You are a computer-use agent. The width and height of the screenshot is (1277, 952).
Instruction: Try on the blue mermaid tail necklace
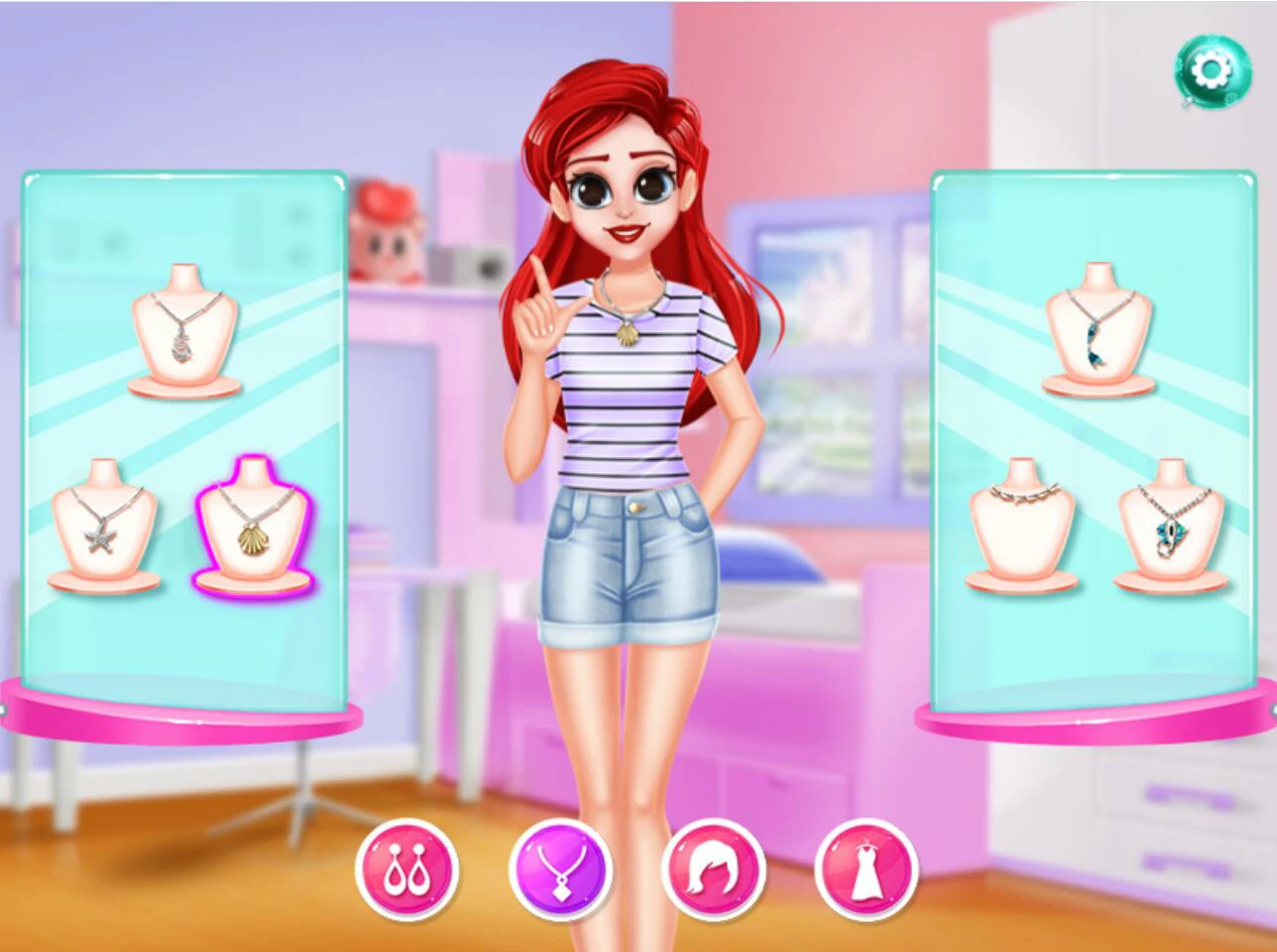point(1099,330)
